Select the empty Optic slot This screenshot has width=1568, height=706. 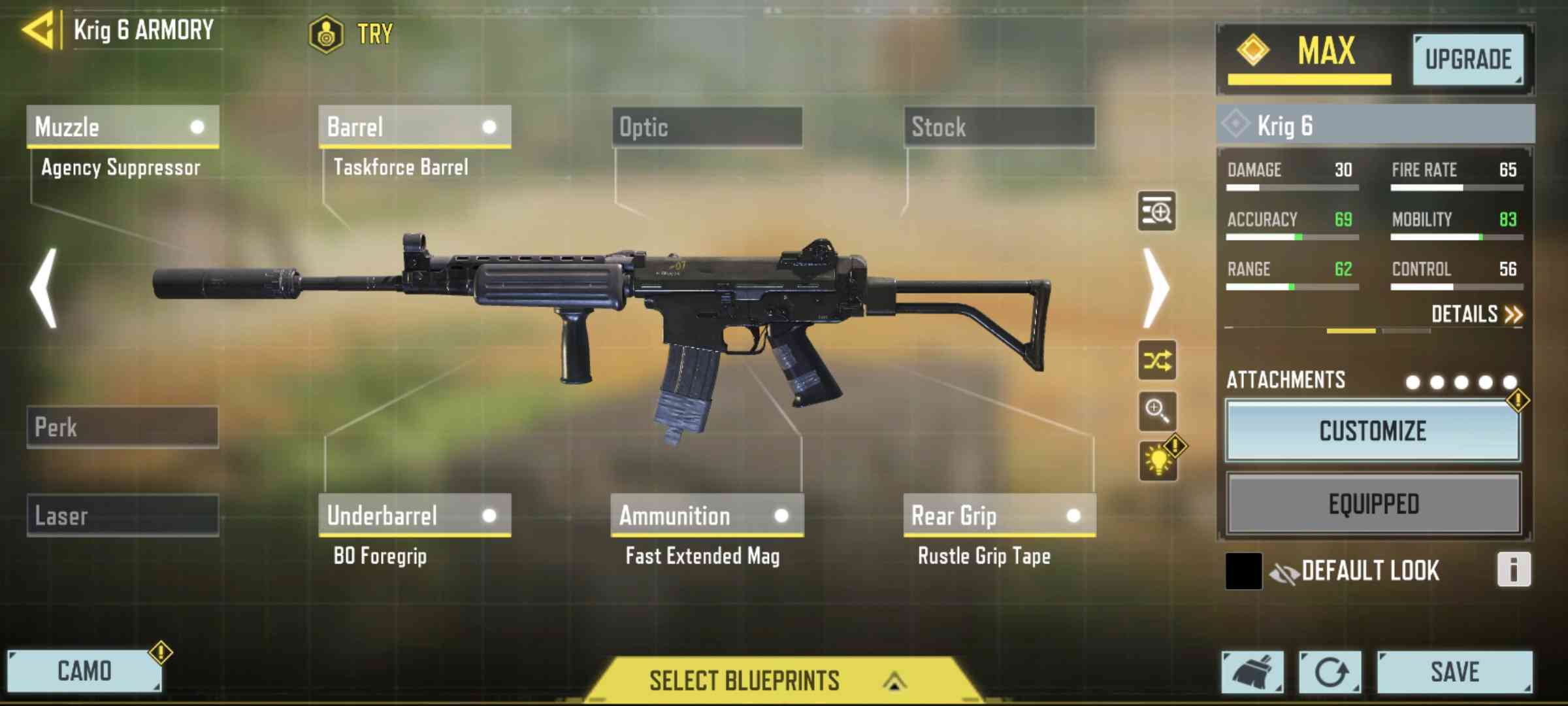click(x=708, y=127)
